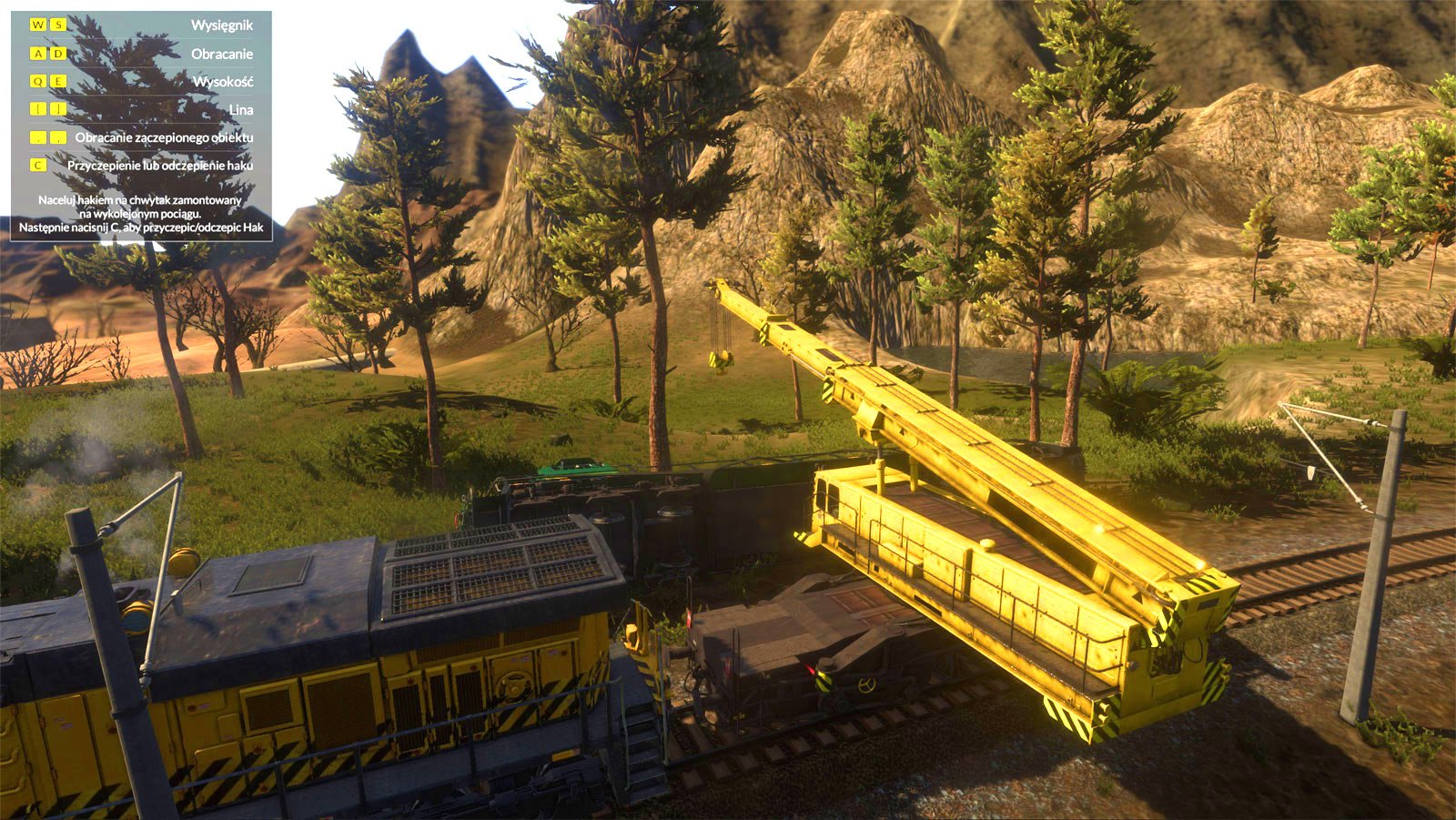Click the comma key badge for rotating attached object
The width and height of the screenshot is (1456, 820).
pos(37,137)
